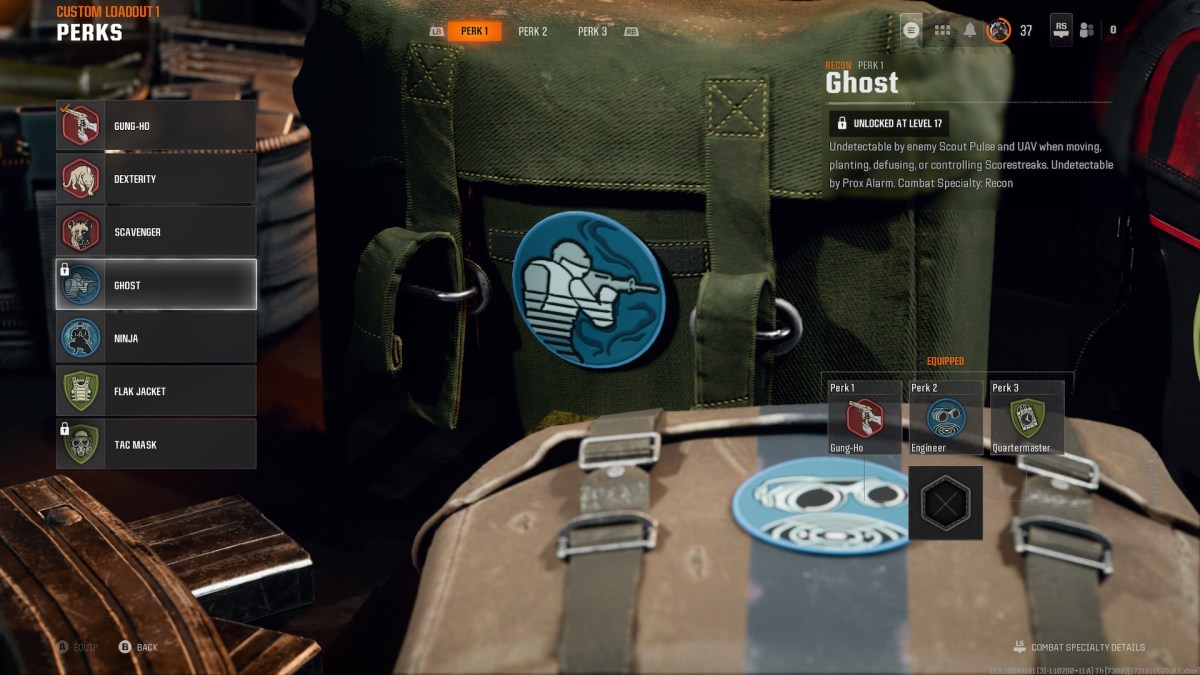Click the equipped Perk 2 Engineer slot
This screenshot has height=675, width=1200.
(x=946, y=418)
